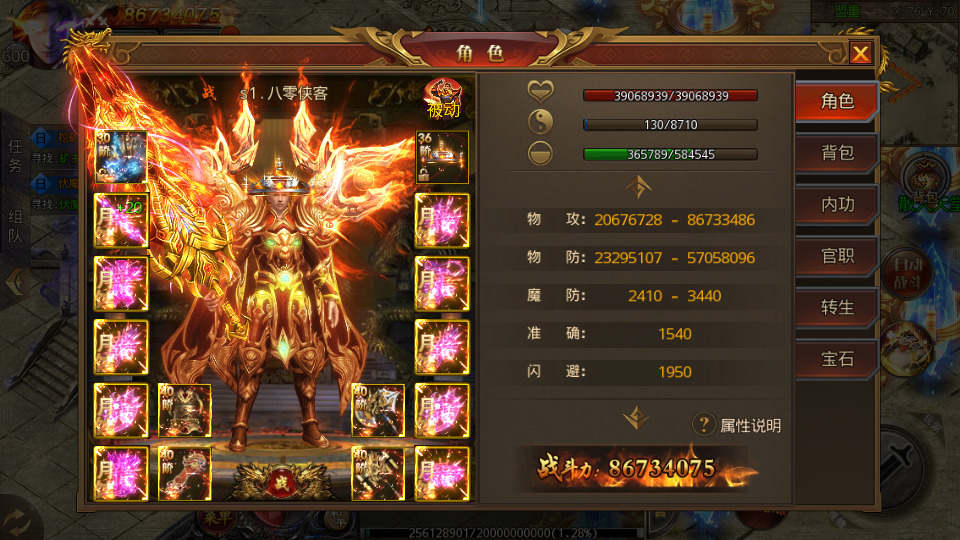Open the 任务 quest side tab

click(15, 156)
